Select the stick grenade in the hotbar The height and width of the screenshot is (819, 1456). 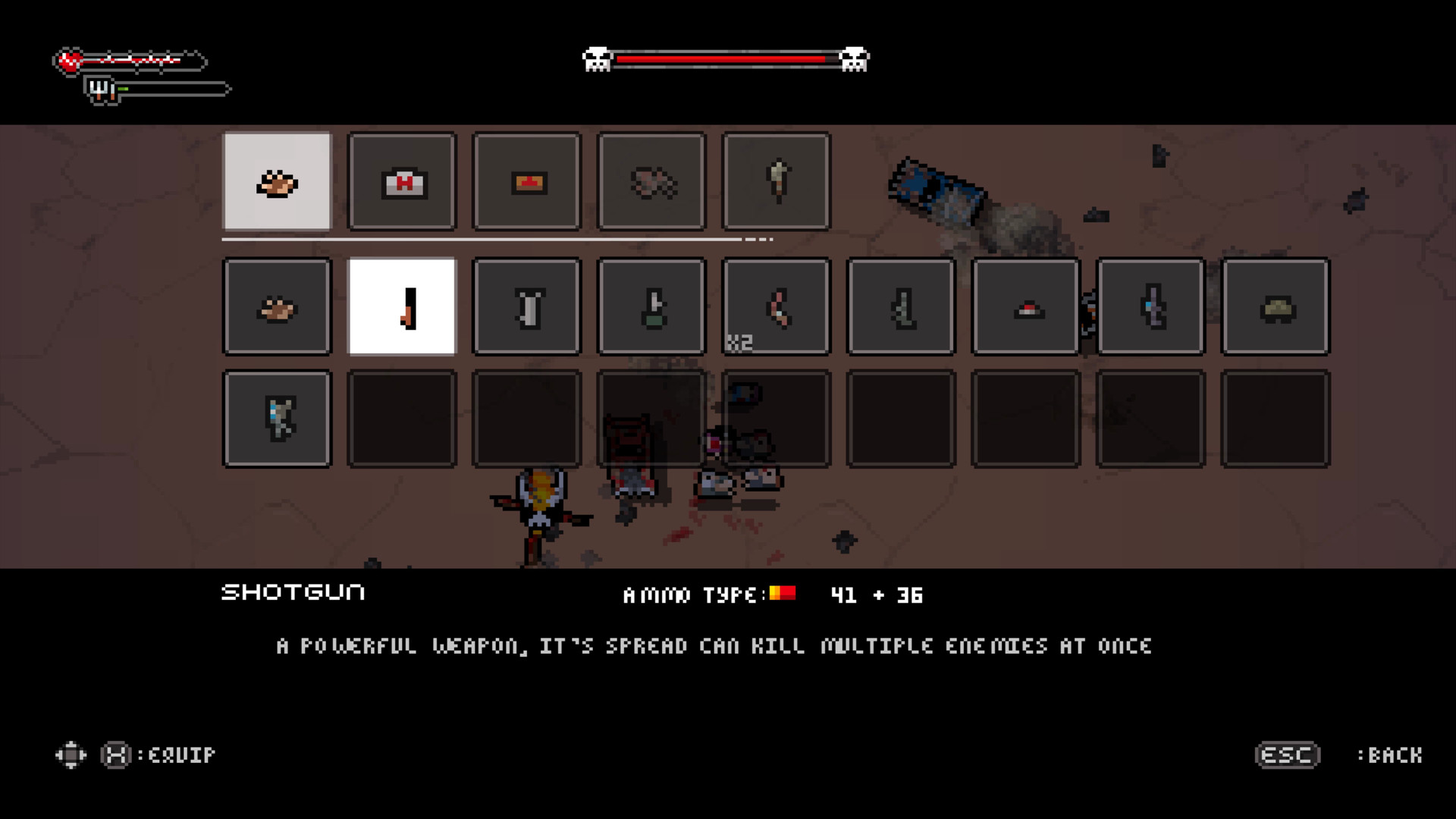(776, 180)
